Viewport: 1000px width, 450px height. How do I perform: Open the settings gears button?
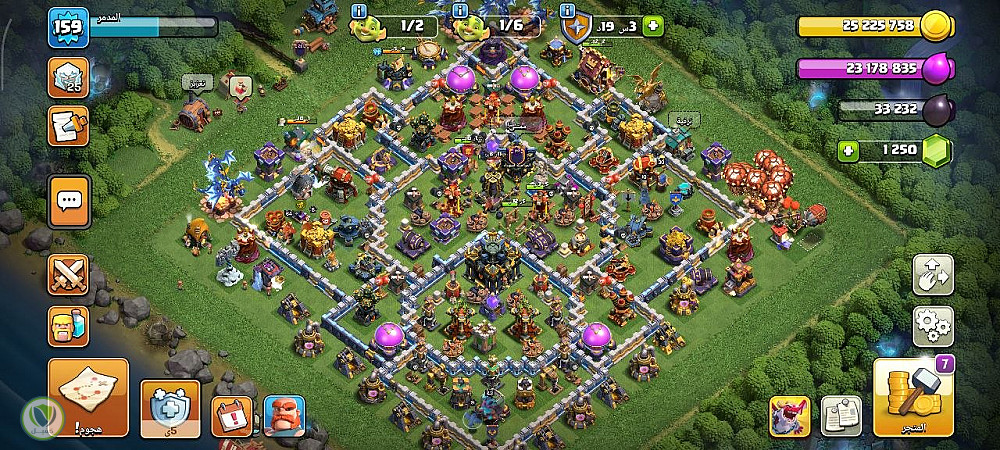932,326
